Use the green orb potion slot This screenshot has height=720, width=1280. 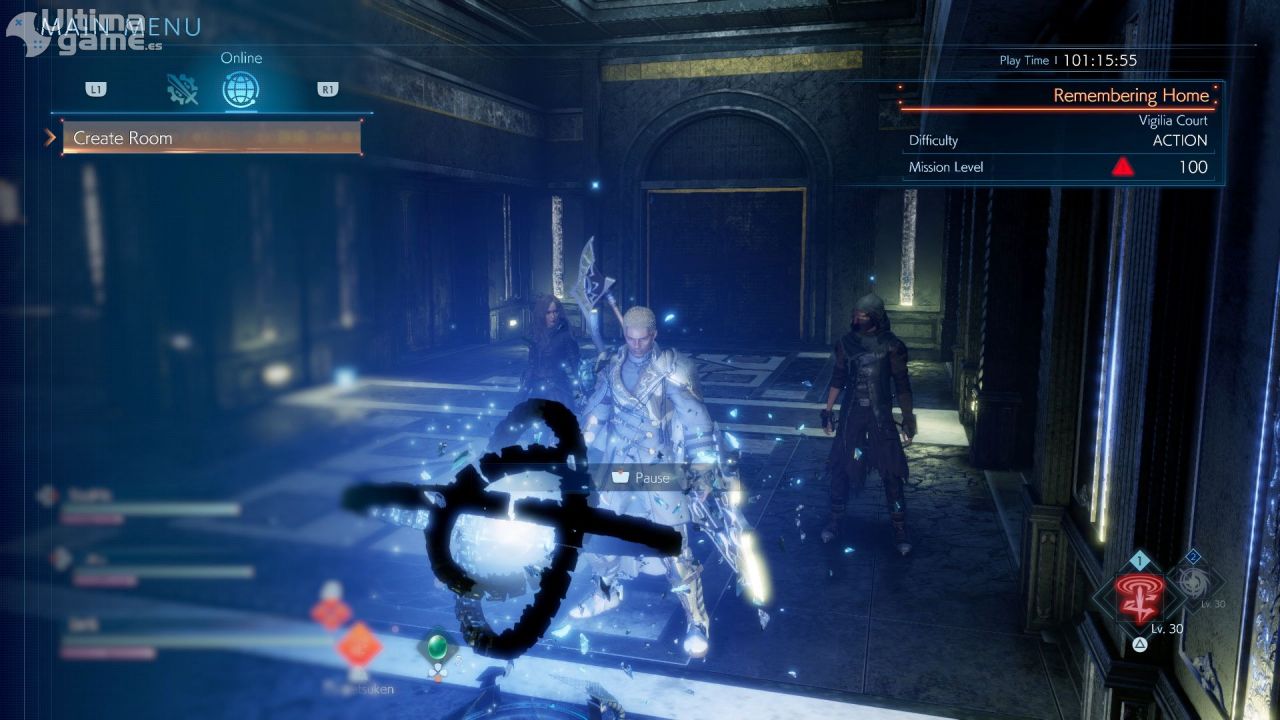(437, 646)
